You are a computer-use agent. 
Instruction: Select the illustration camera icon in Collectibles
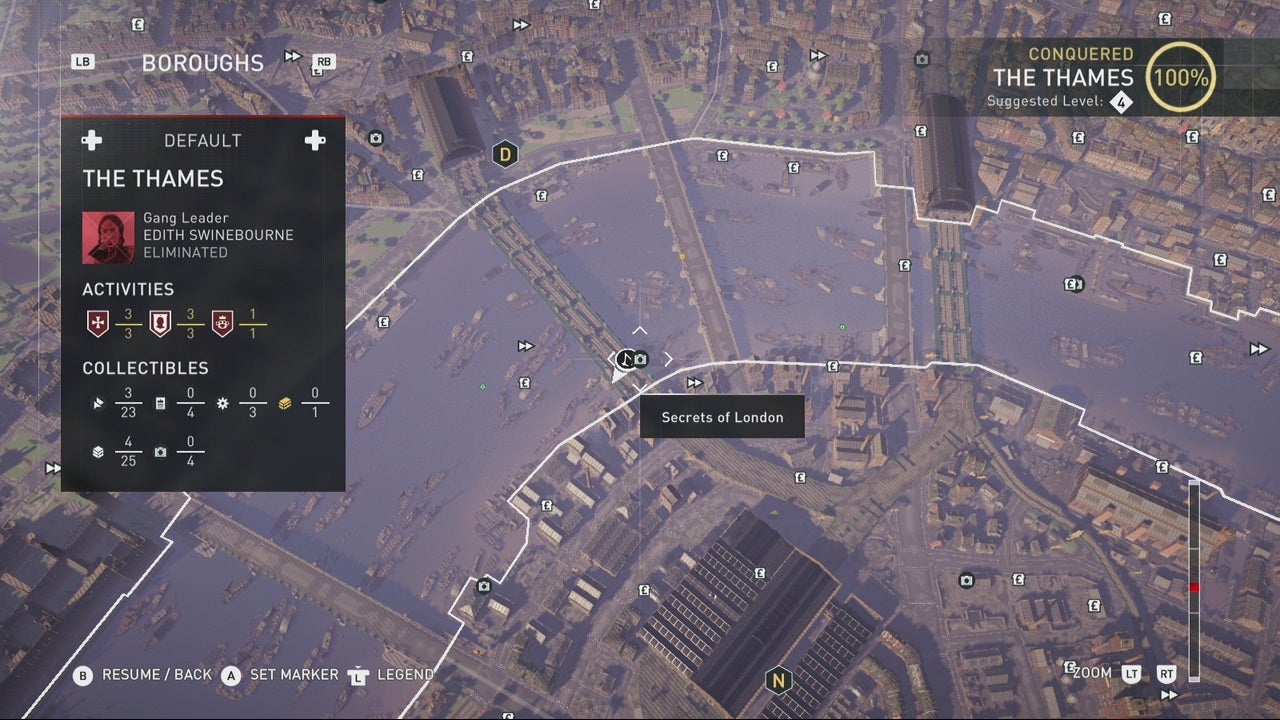pos(162,450)
